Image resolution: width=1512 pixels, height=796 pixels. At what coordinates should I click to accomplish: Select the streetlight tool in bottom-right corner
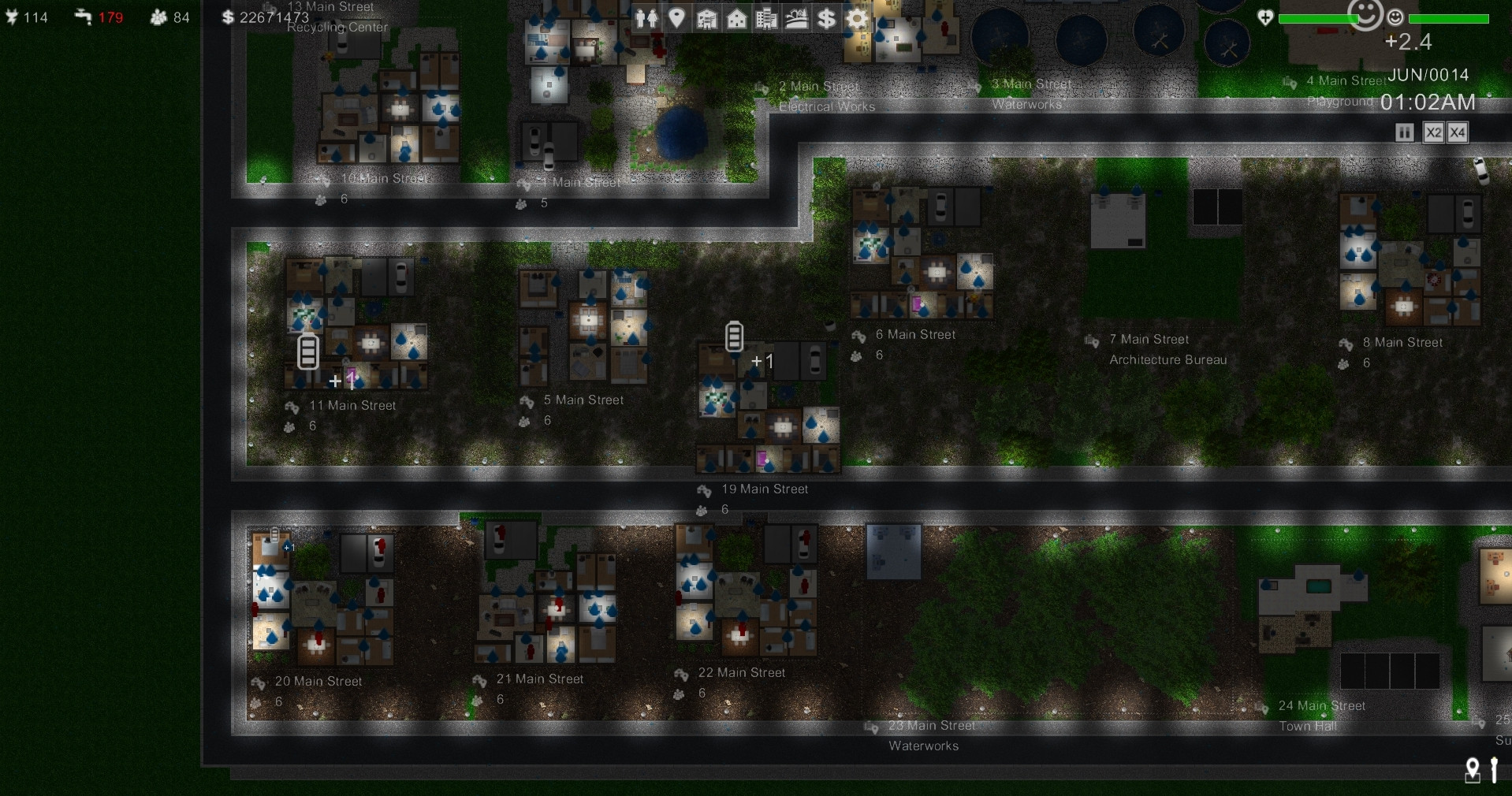[1495, 768]
